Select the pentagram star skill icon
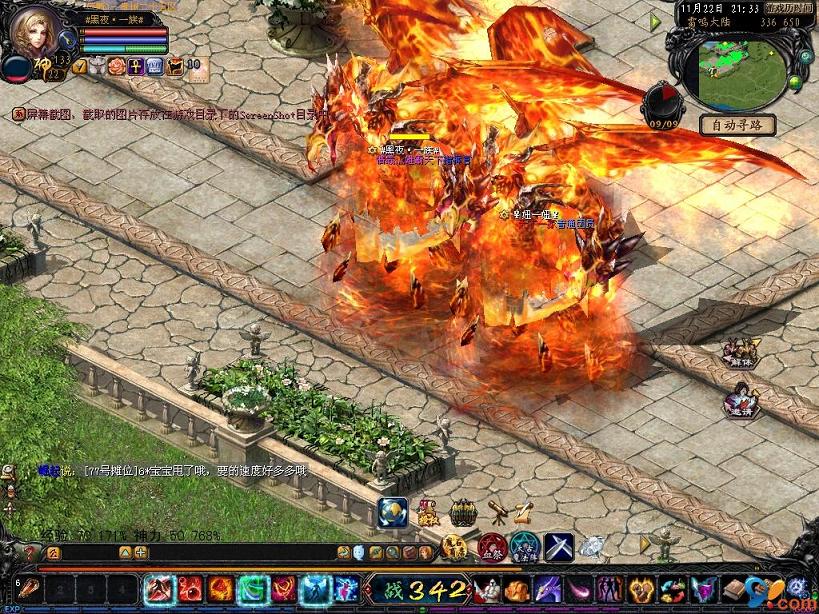This screenshot has height=614, width=819. pos(524,547)
